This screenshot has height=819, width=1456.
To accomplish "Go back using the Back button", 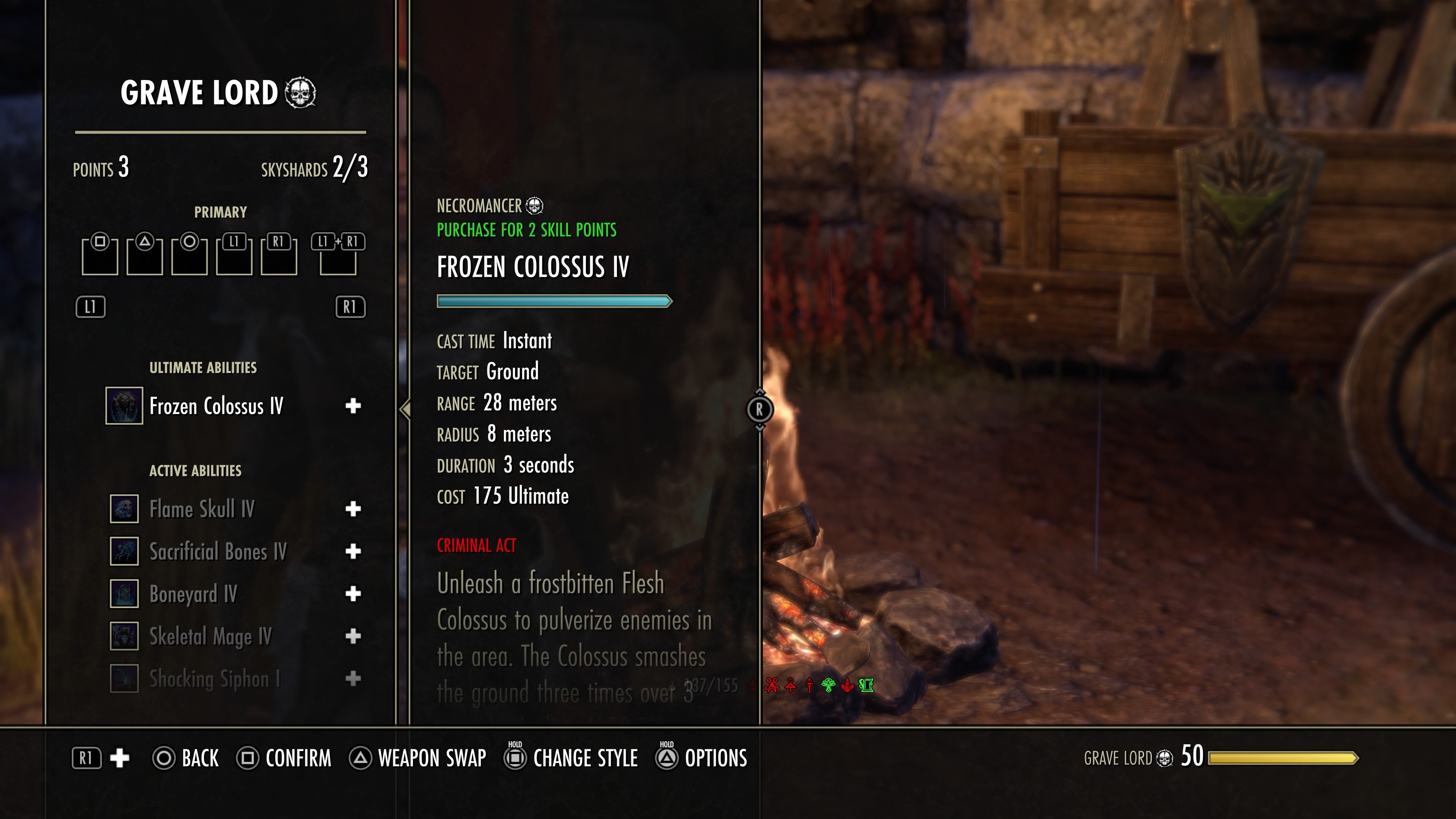I will pyautogui.click(x=186, y=758).
